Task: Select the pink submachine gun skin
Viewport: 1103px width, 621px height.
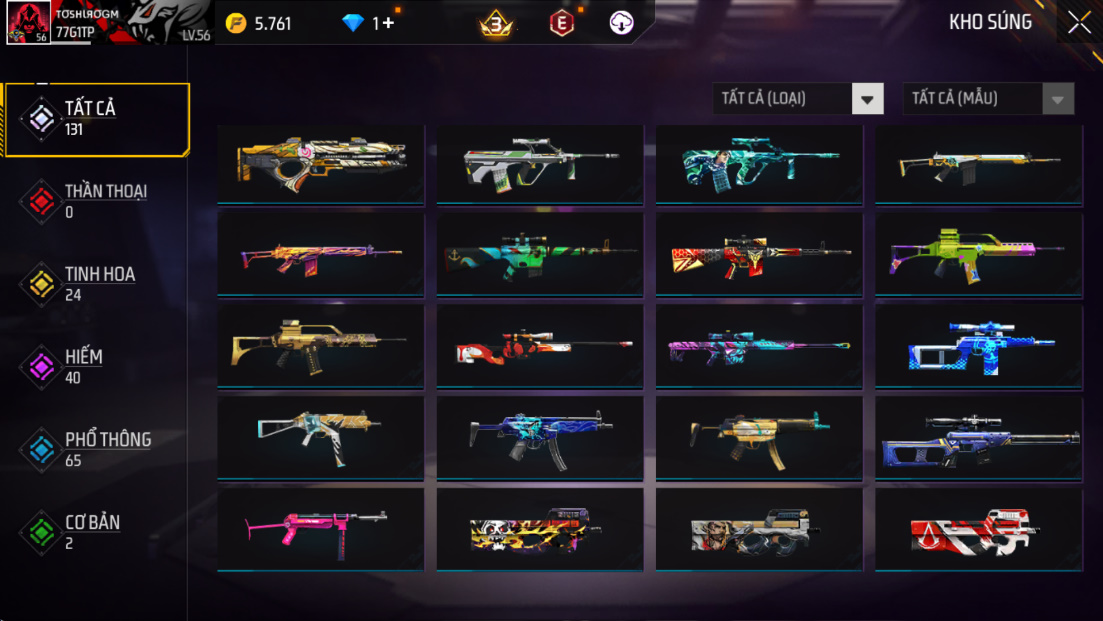Action: coord(320,528)
